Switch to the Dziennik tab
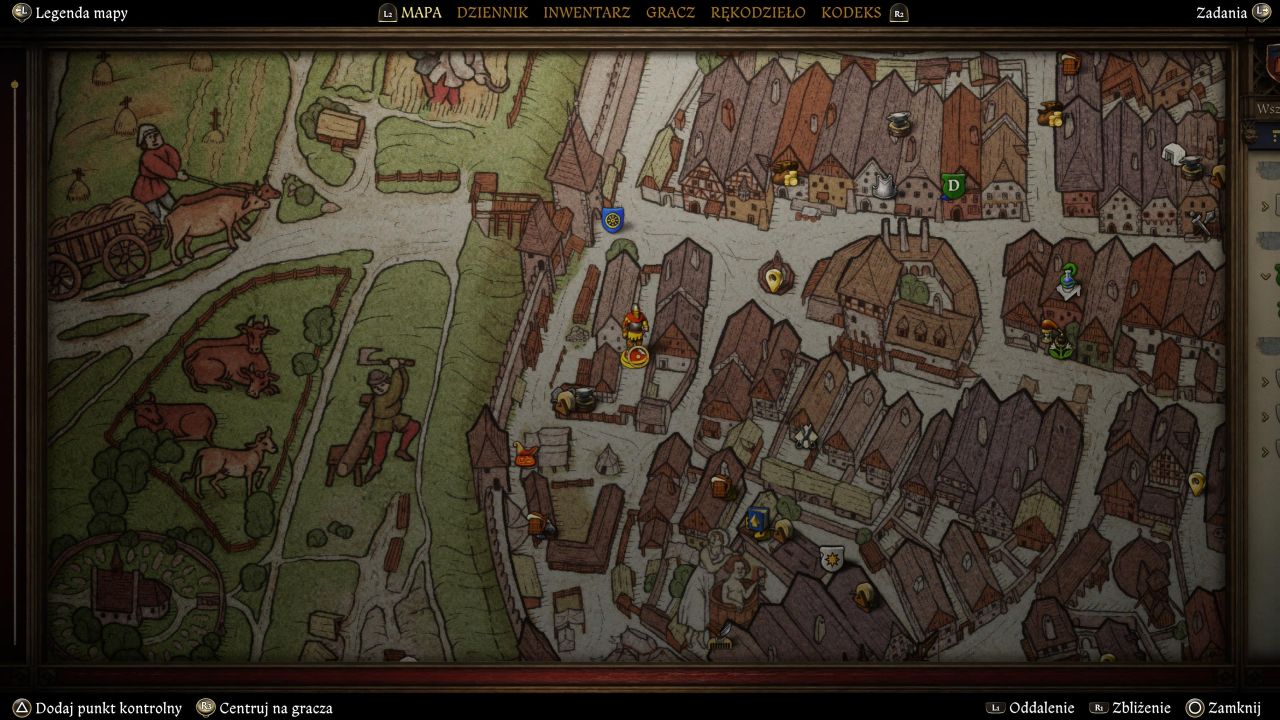Screen dimensions: 1280x720 tap(492, 13)
